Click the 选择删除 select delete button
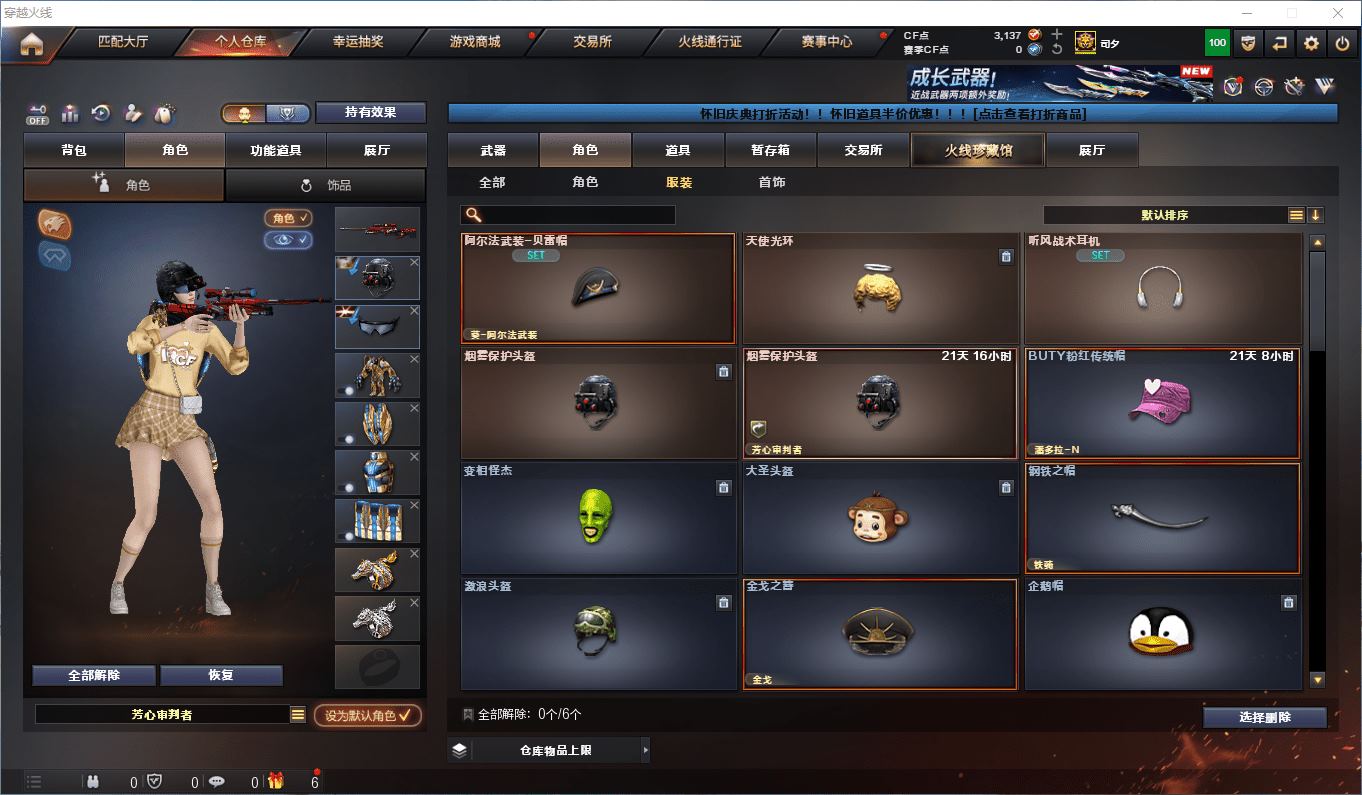 1264,717
